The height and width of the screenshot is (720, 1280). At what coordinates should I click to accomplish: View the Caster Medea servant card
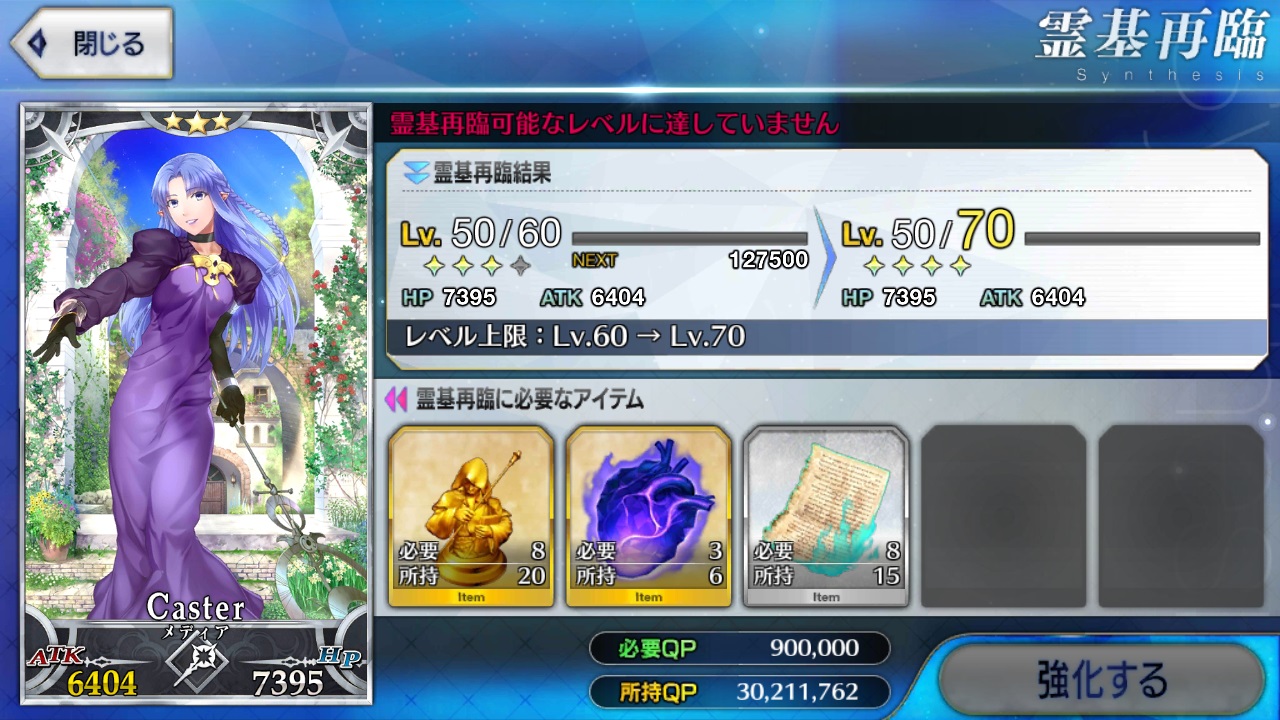196,400
